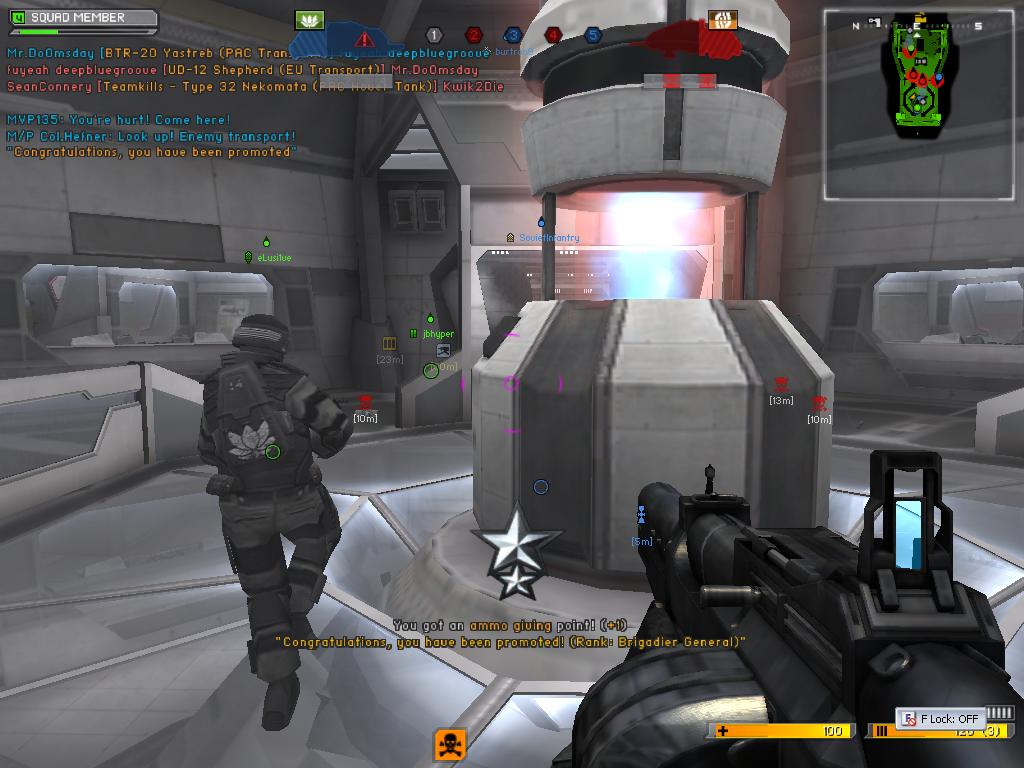Click the Brigadier General promotion message
Viewport: 1024px width, 768px height.
pos(510,642)
